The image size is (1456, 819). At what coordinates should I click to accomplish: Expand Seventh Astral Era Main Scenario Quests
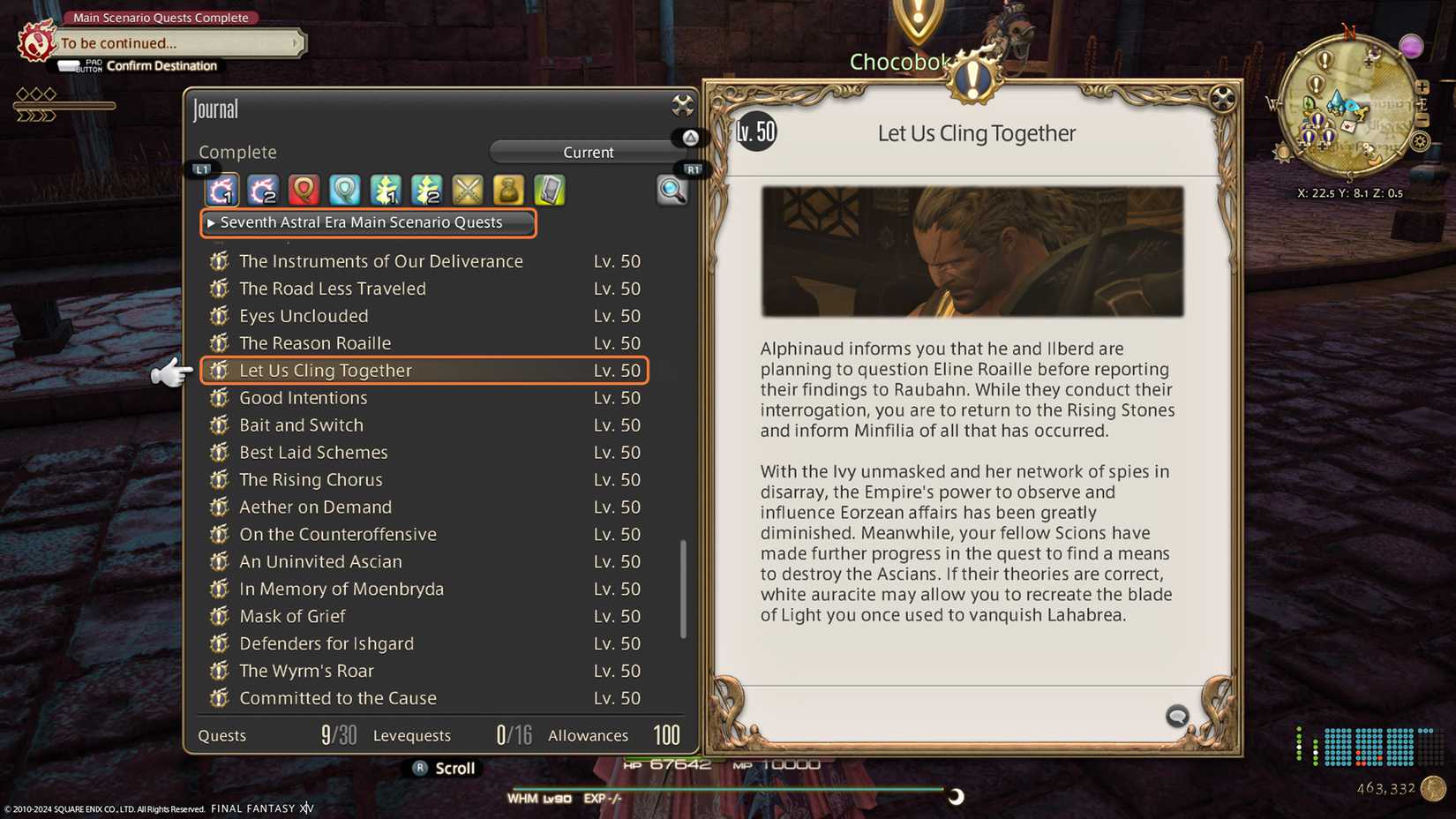coord(367,222)
